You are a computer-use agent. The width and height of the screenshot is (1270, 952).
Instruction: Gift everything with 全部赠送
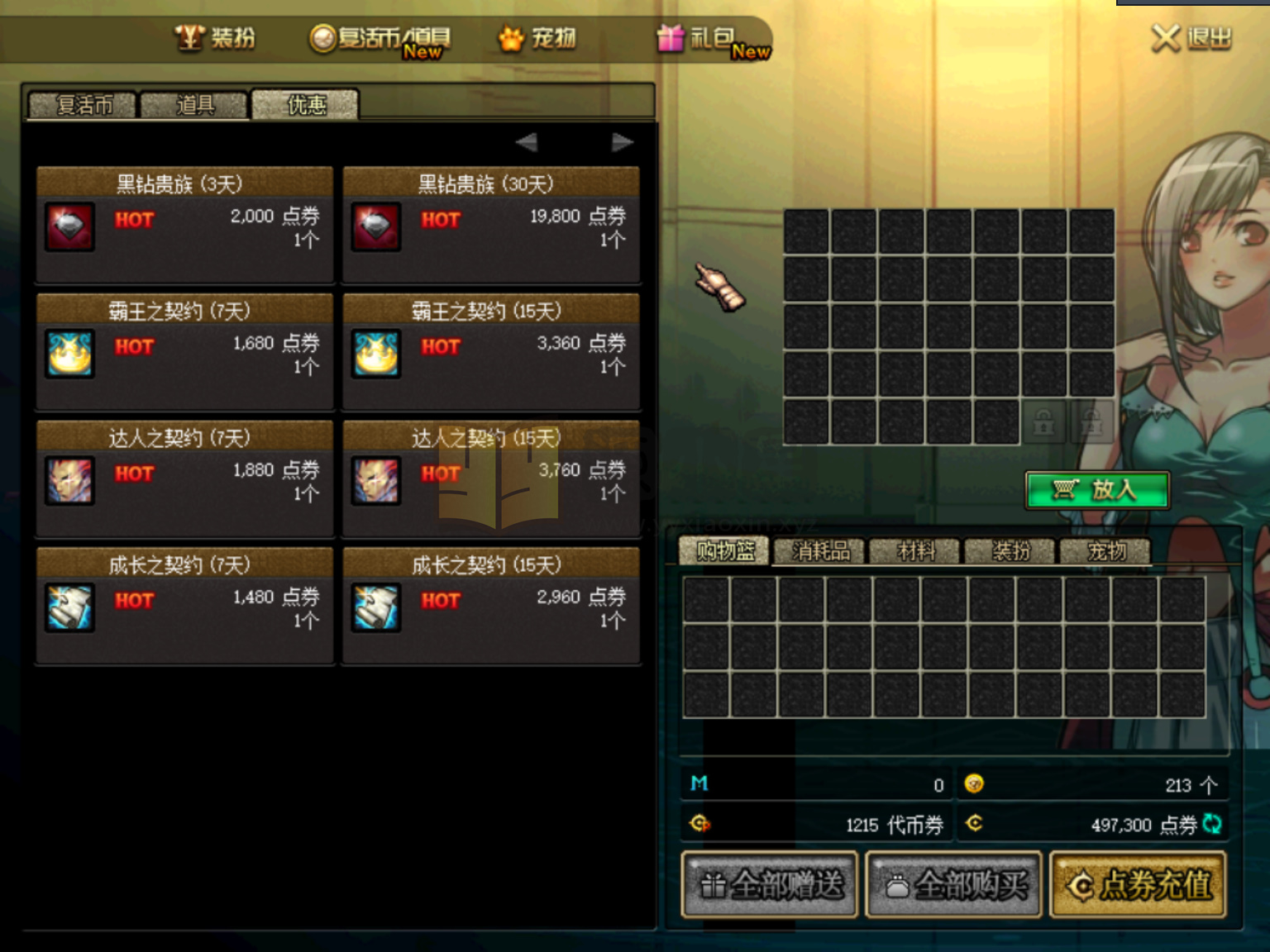coord(769,885)
